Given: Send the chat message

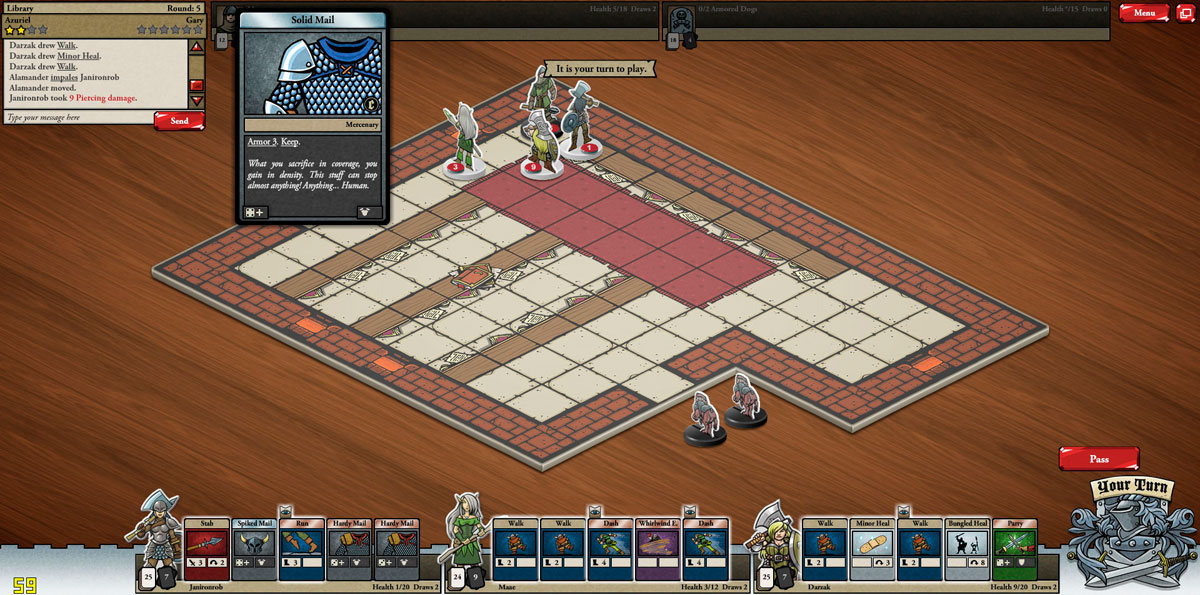Looking at the screenshot, I should pos(179,121).
